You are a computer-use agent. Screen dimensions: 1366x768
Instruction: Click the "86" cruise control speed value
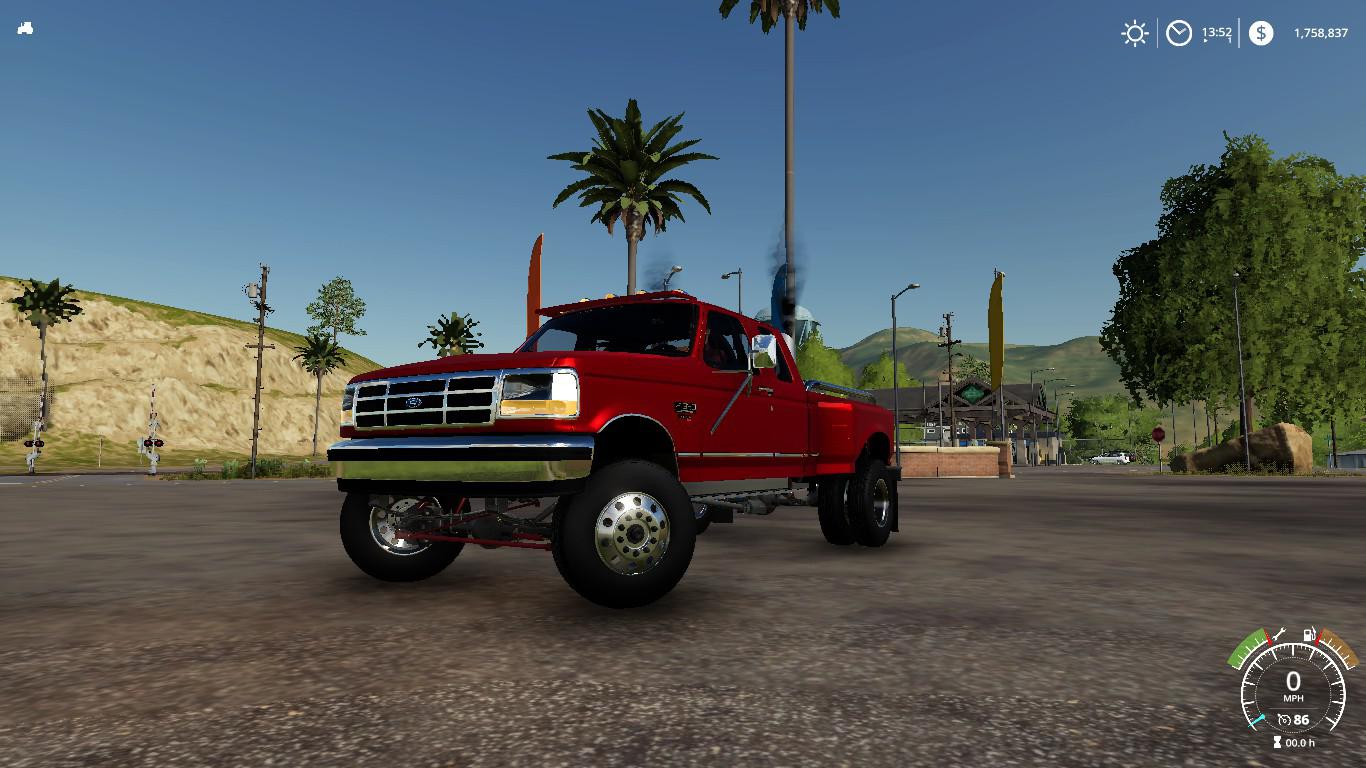pos(1300,719)
